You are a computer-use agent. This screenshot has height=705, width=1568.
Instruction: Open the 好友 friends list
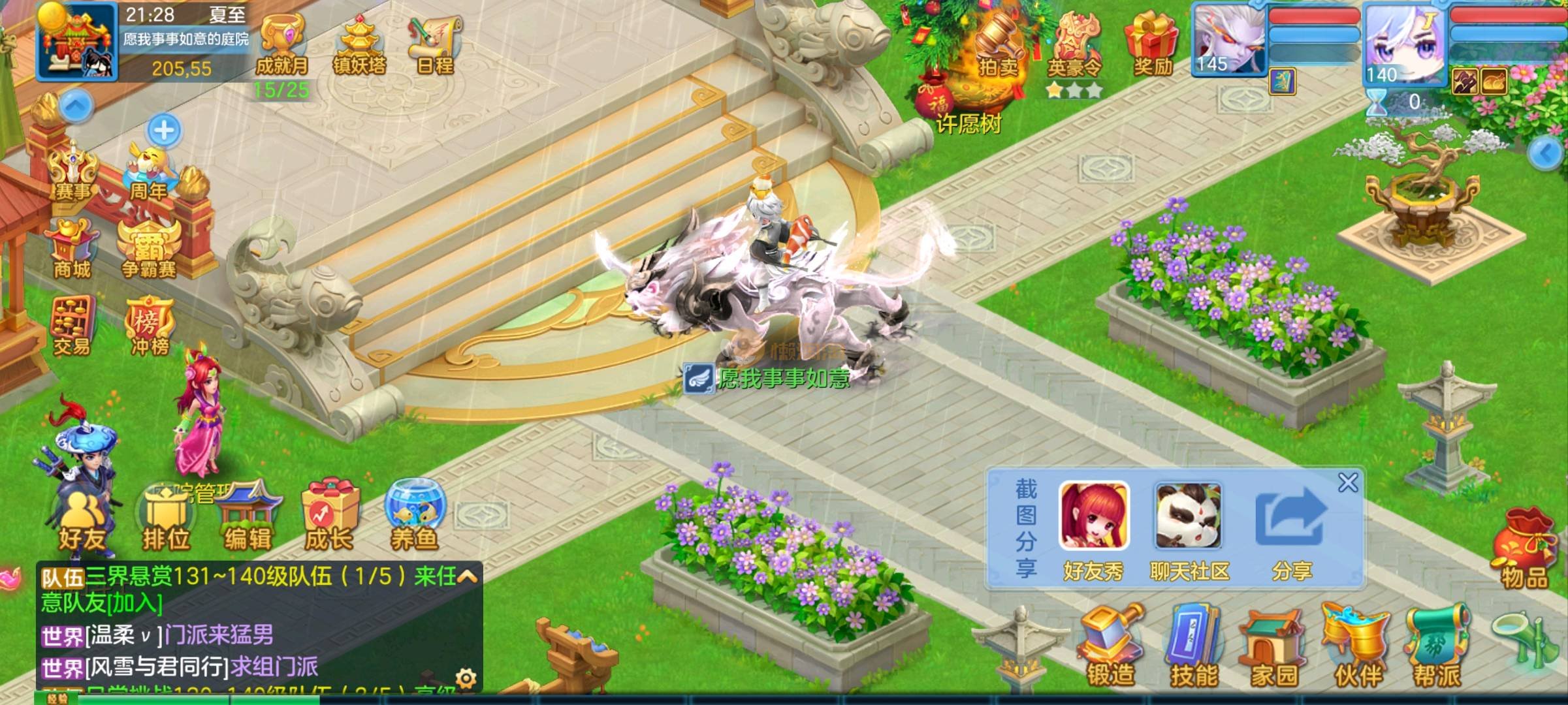82,524
